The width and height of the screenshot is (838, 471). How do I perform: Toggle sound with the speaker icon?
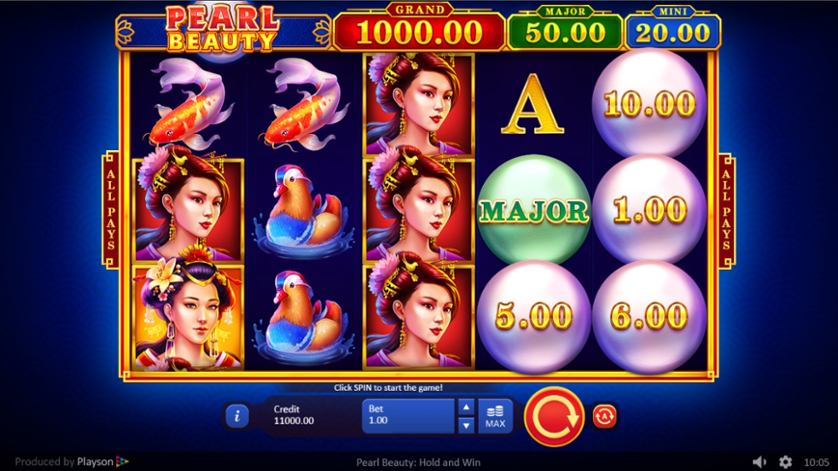(x=760, y=462)
